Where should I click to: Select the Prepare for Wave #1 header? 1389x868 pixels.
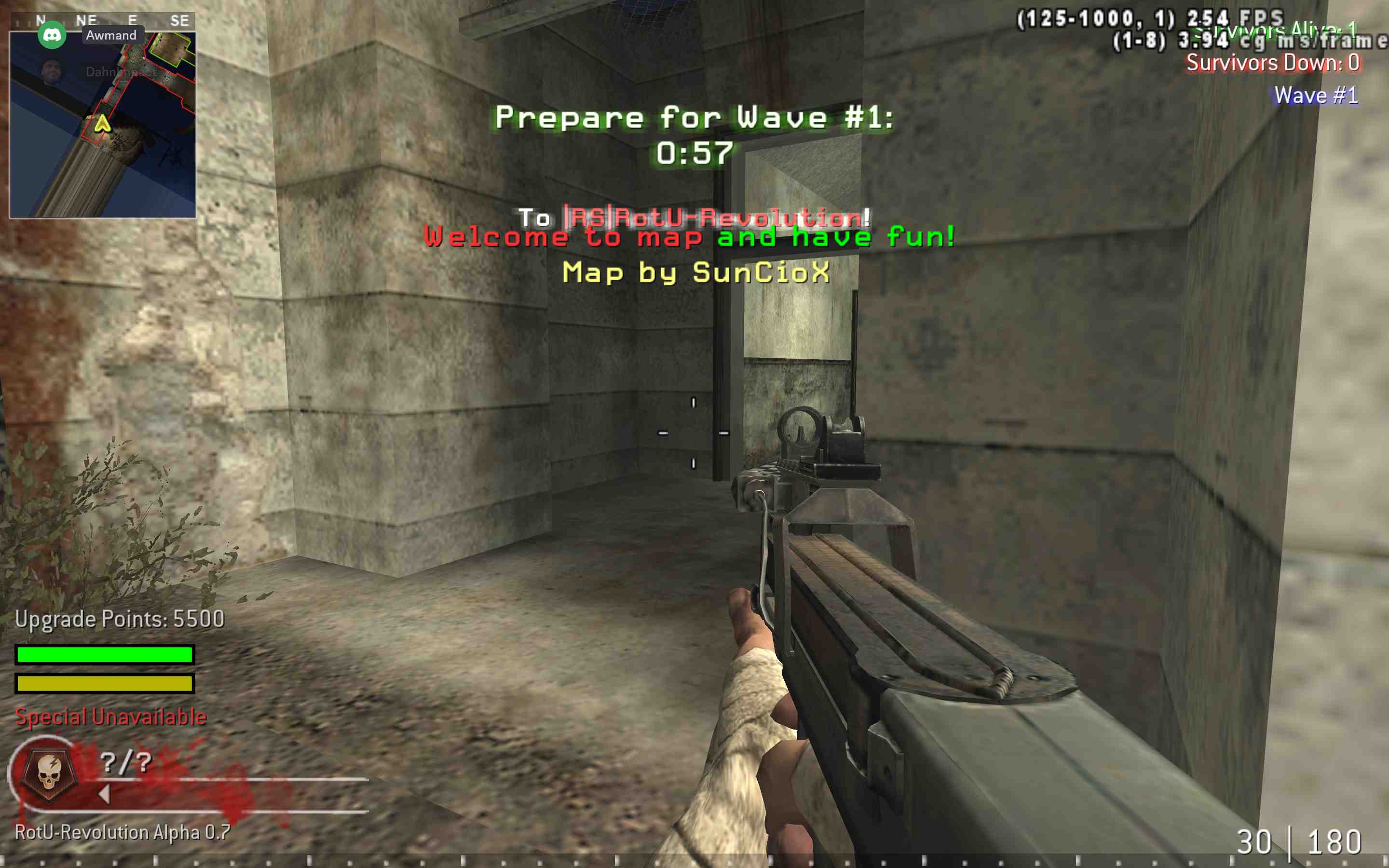click(x=694, y=118)
